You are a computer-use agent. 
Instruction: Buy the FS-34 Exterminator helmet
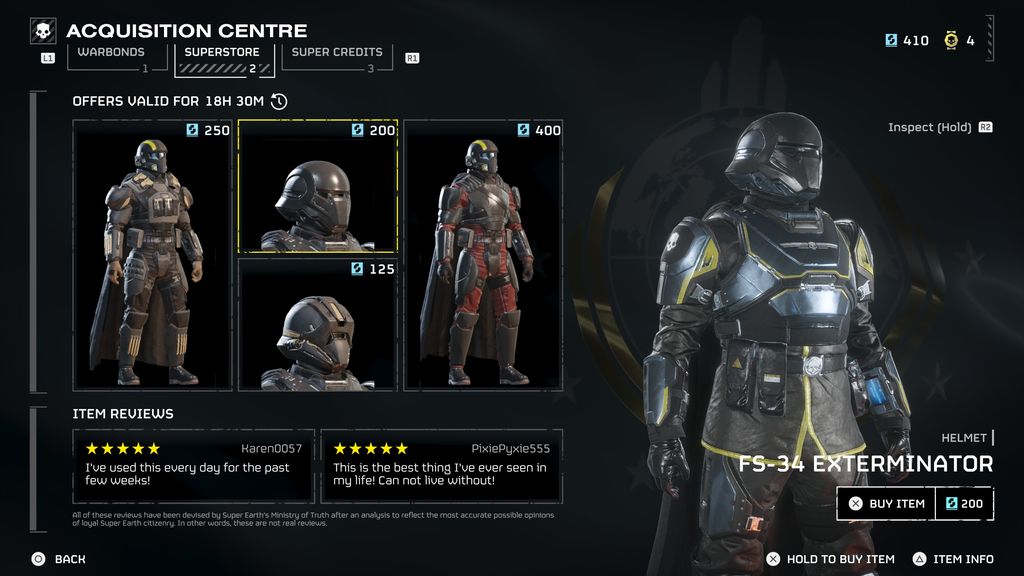pos(885,504)
